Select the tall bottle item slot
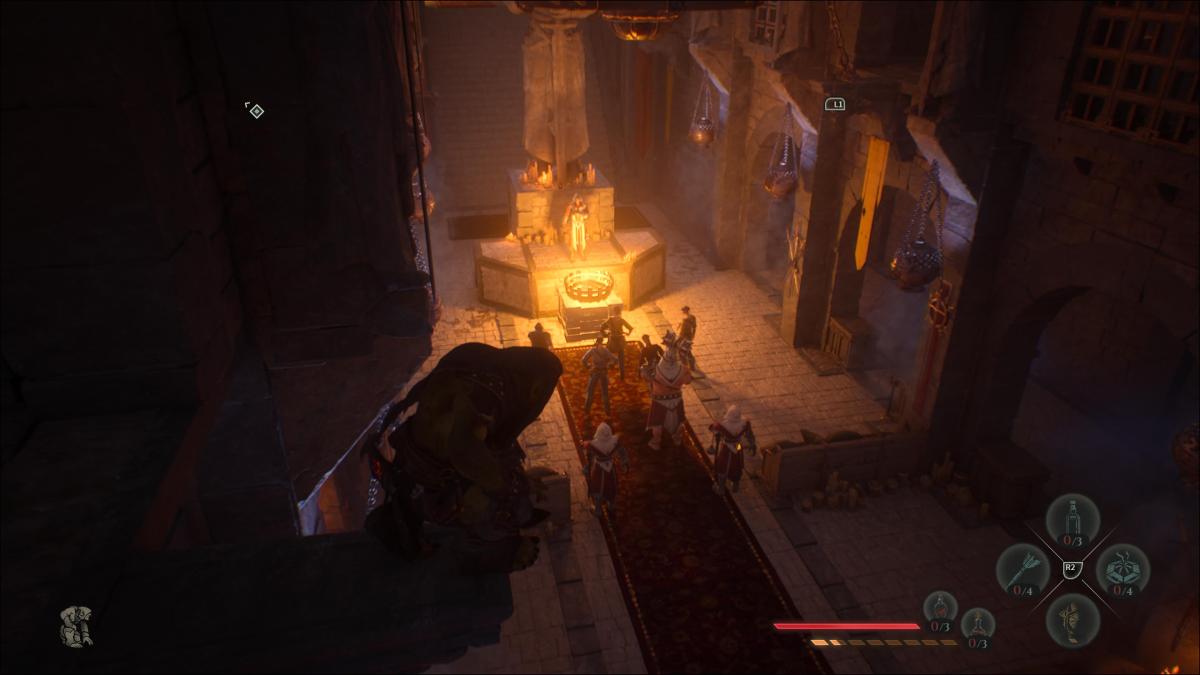Screen dimensions: 1200x675 coord(1073,520)
